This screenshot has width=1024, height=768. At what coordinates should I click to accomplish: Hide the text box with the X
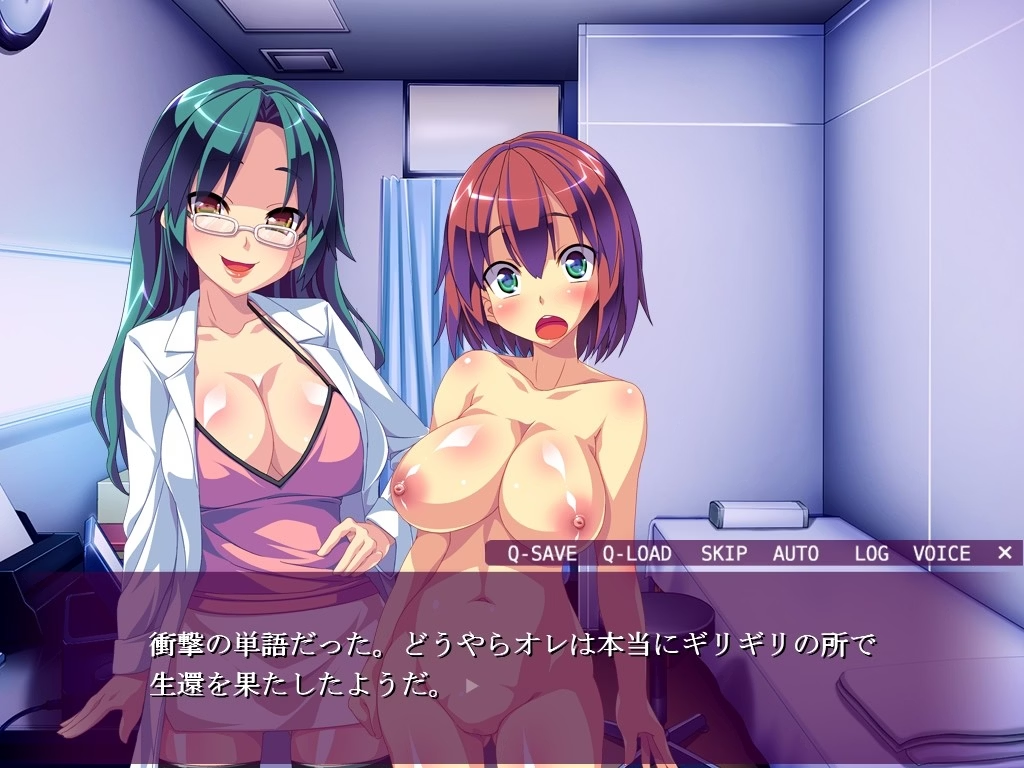coord(1005,552)
